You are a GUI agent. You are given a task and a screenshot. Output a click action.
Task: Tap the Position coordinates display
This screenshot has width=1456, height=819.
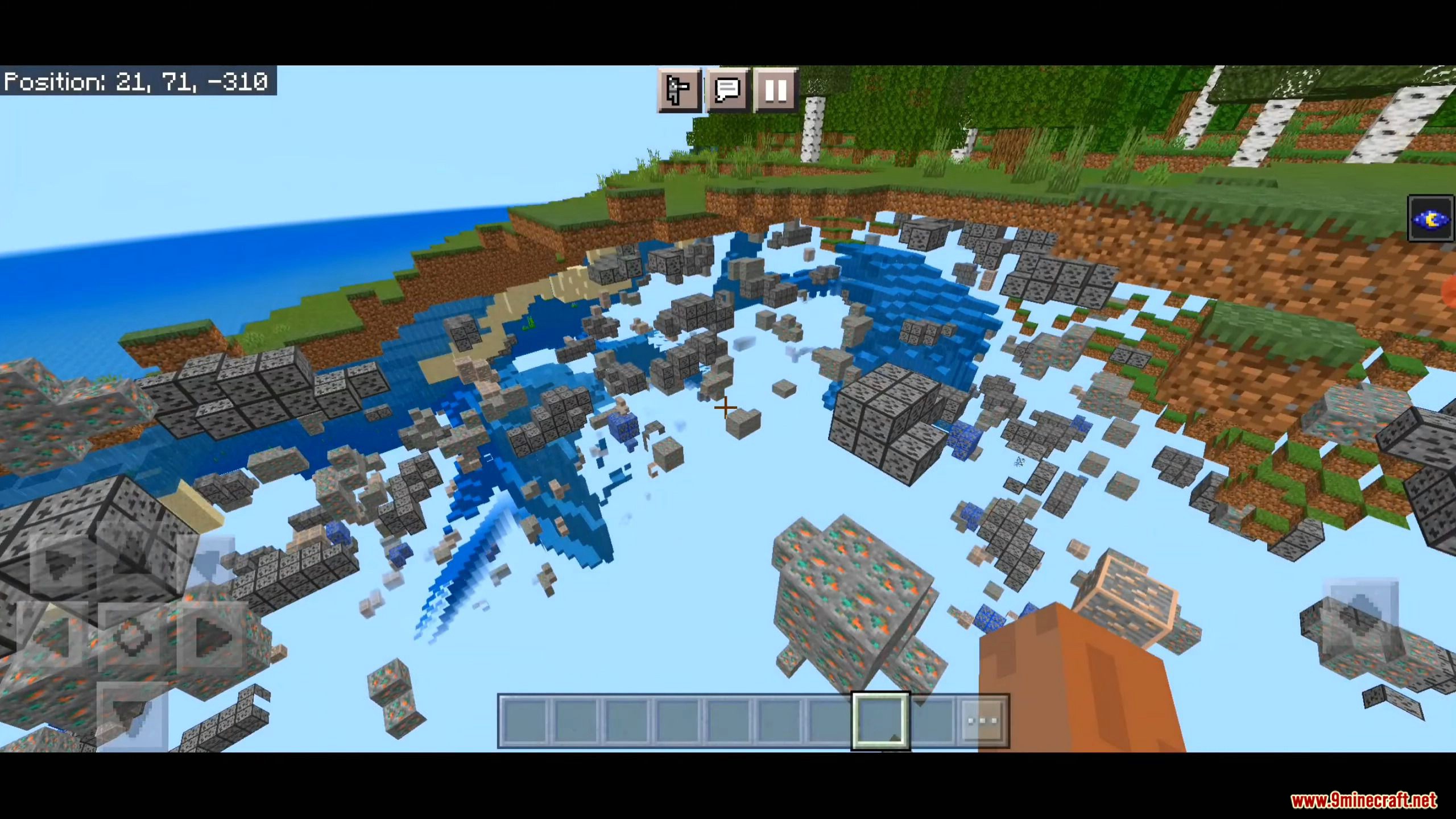tap(136, 82)
